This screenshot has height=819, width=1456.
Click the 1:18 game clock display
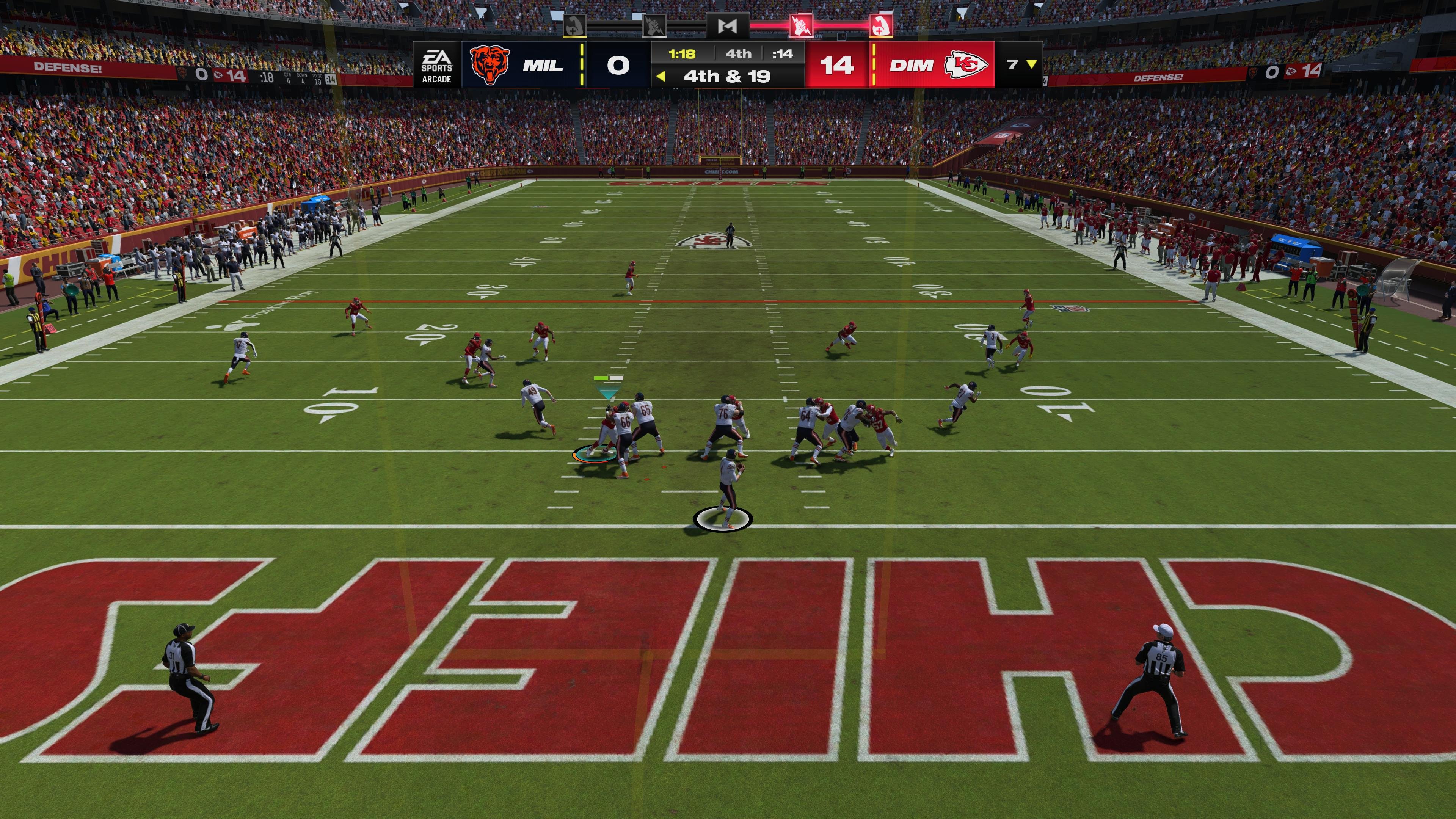tap(682, 55)
